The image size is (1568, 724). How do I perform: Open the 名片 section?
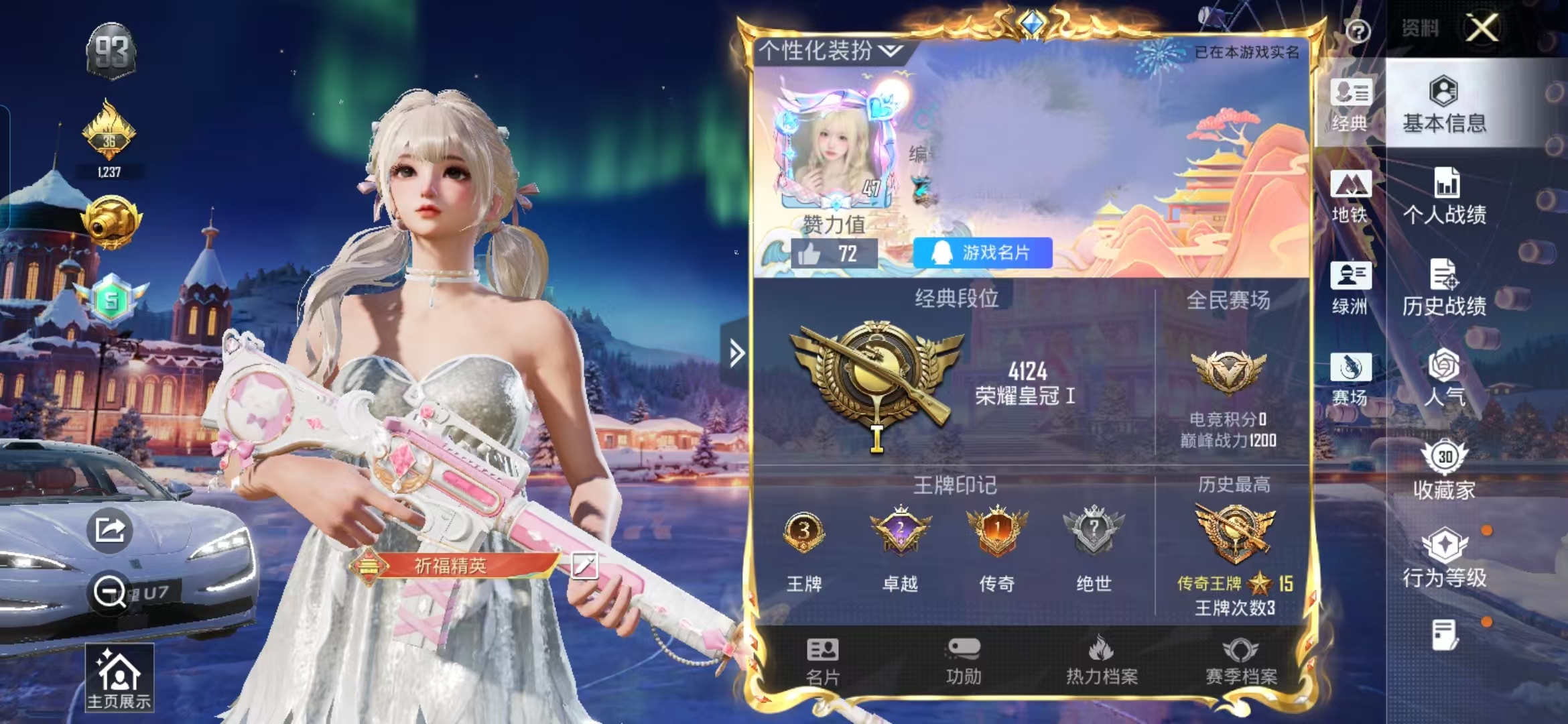(x=822, y=661)
